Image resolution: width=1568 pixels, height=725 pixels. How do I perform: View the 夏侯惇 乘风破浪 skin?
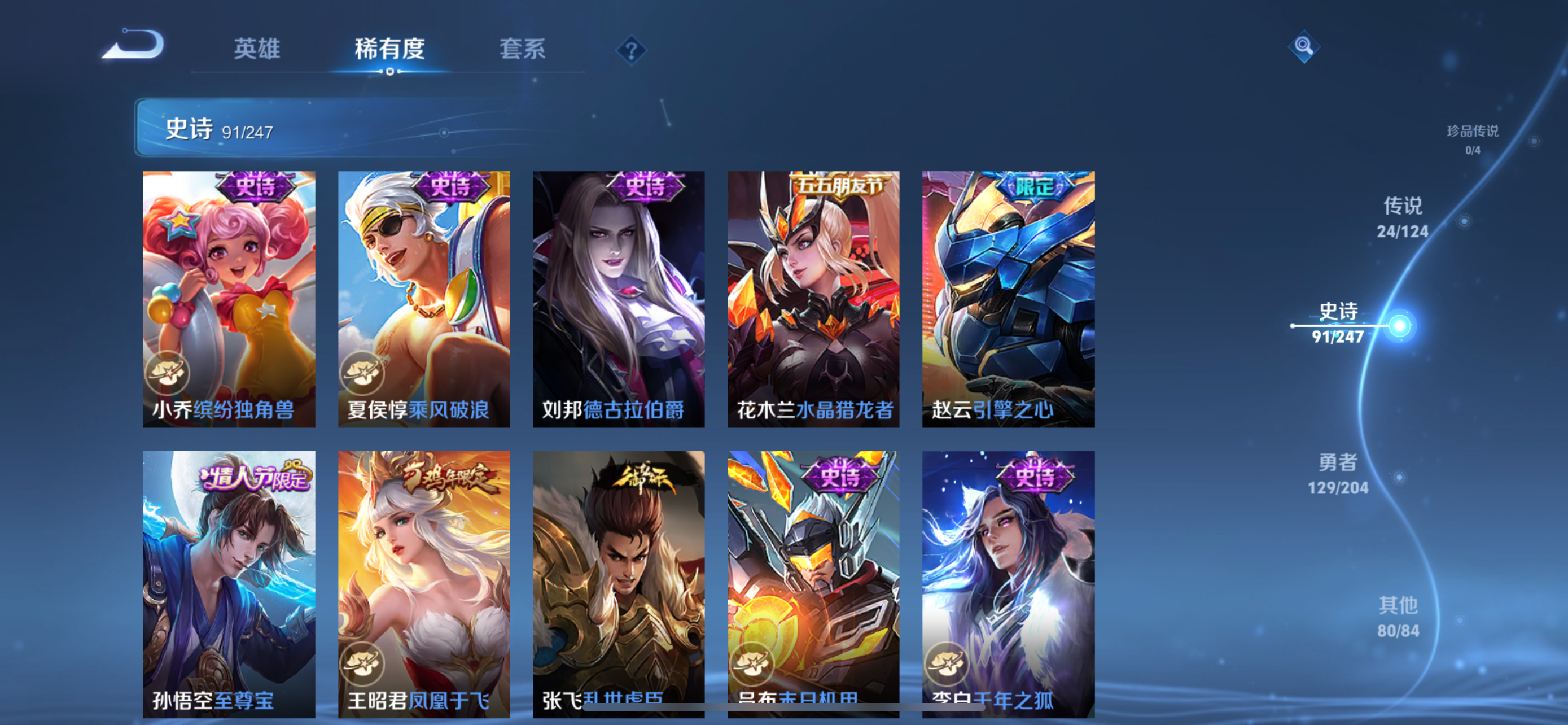424,299
